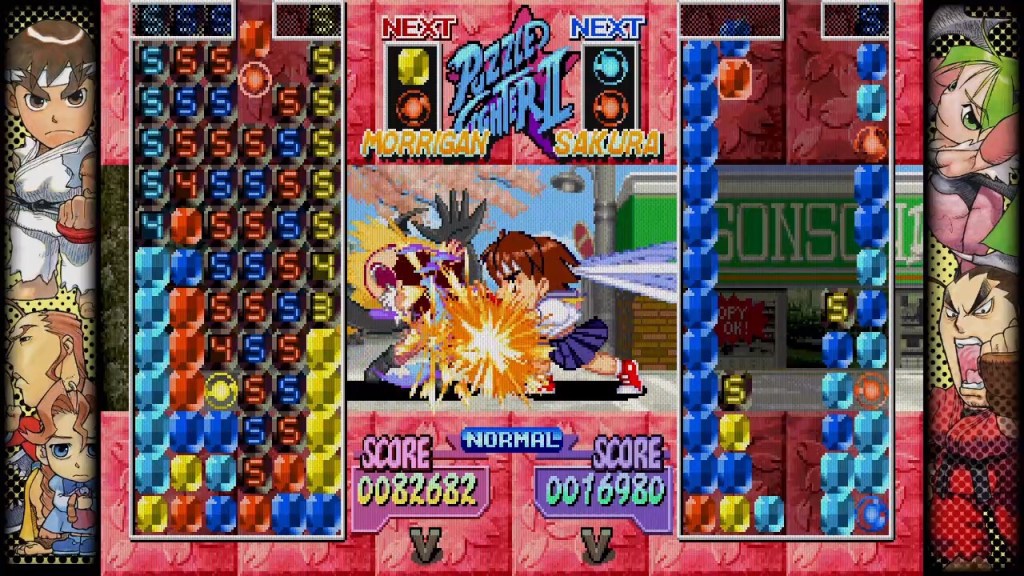Click the yellow crash gem on Morrigan's board
Image resolution: width=1024 pixels, height=576 pixels.
coord(220,389)
